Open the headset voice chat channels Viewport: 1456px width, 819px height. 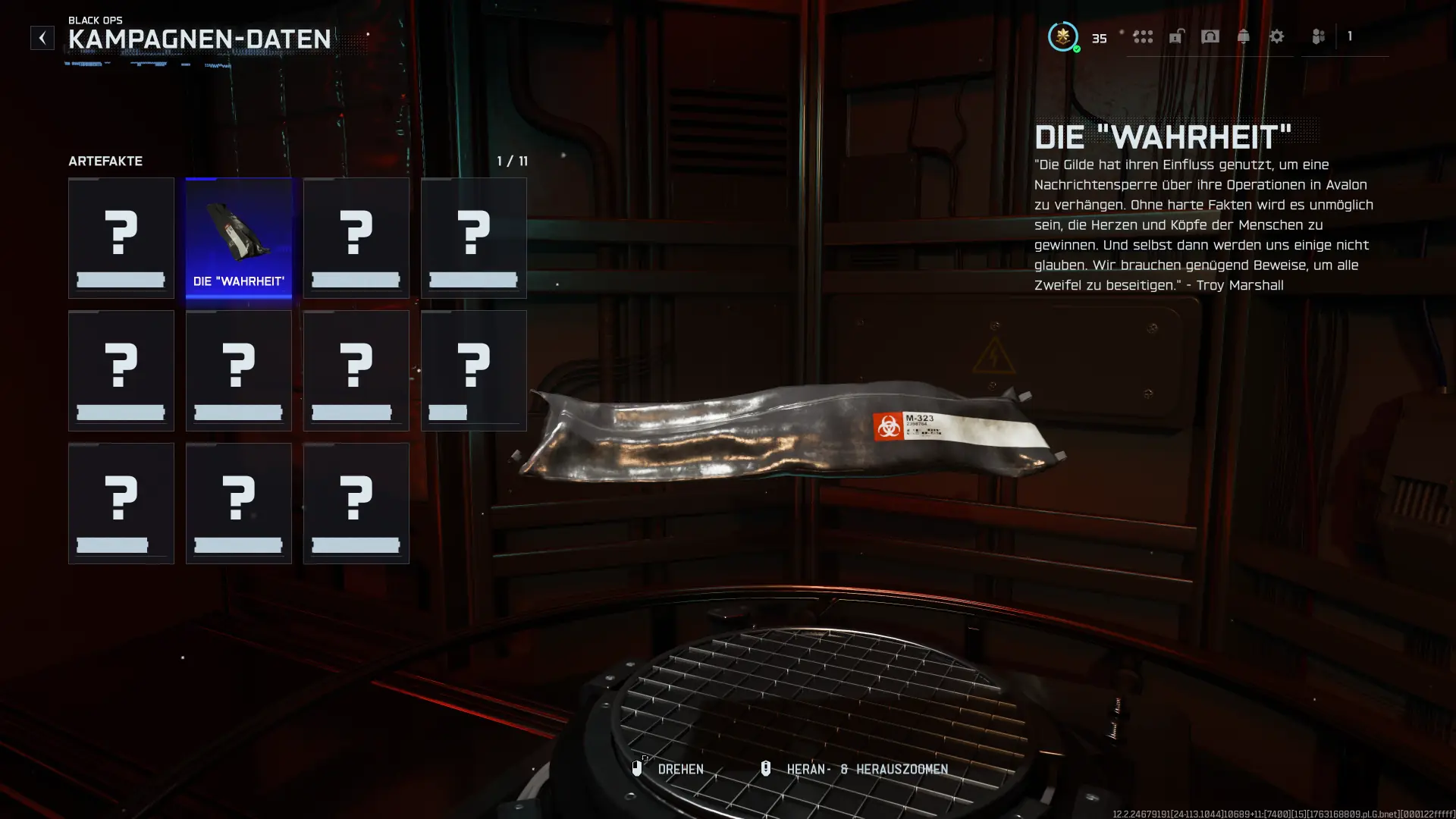(x=1210, y=36)
